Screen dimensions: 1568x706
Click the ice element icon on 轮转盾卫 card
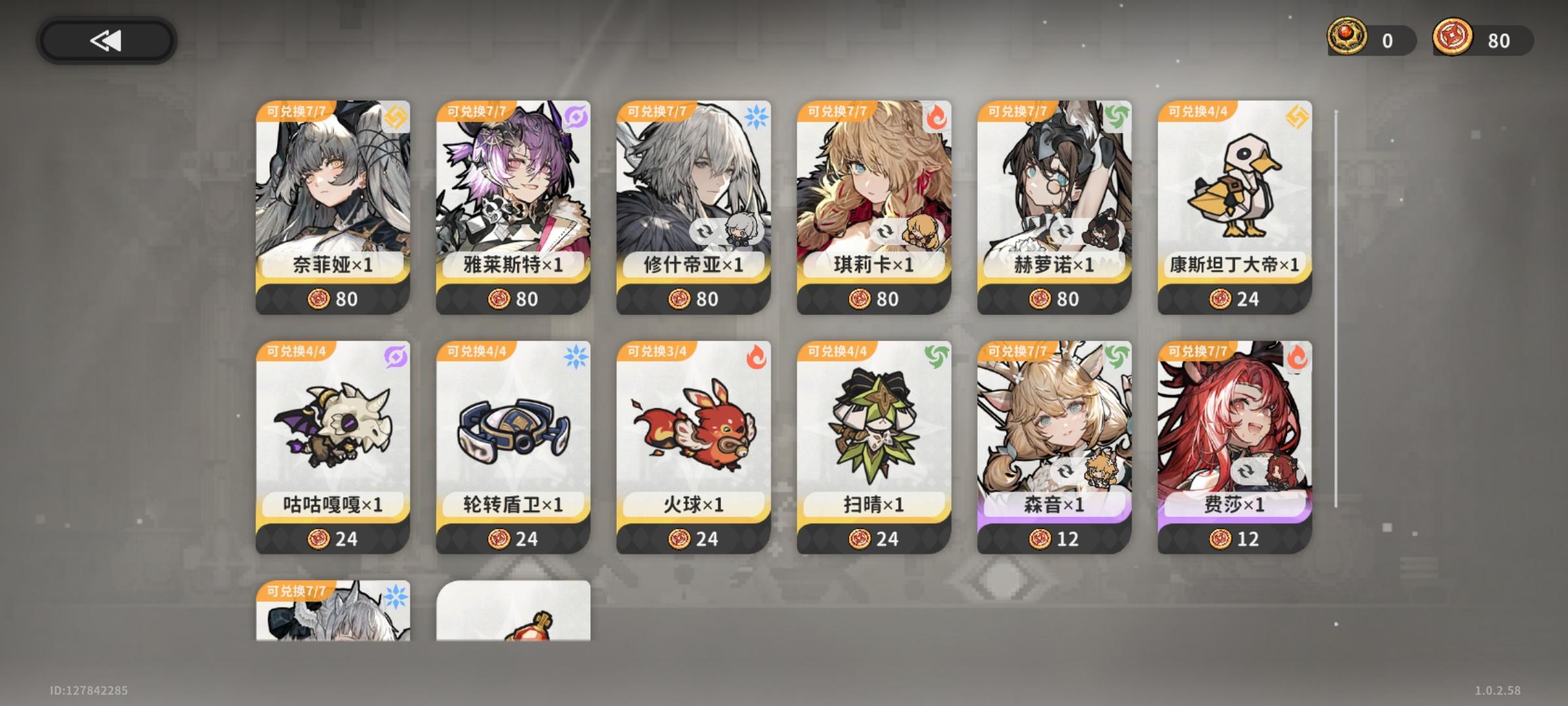575,356
